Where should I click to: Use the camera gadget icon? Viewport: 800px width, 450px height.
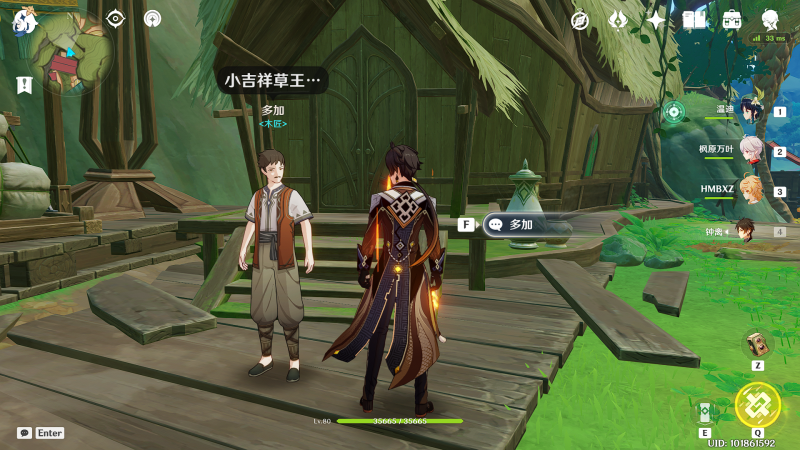[x=757, y=344]
